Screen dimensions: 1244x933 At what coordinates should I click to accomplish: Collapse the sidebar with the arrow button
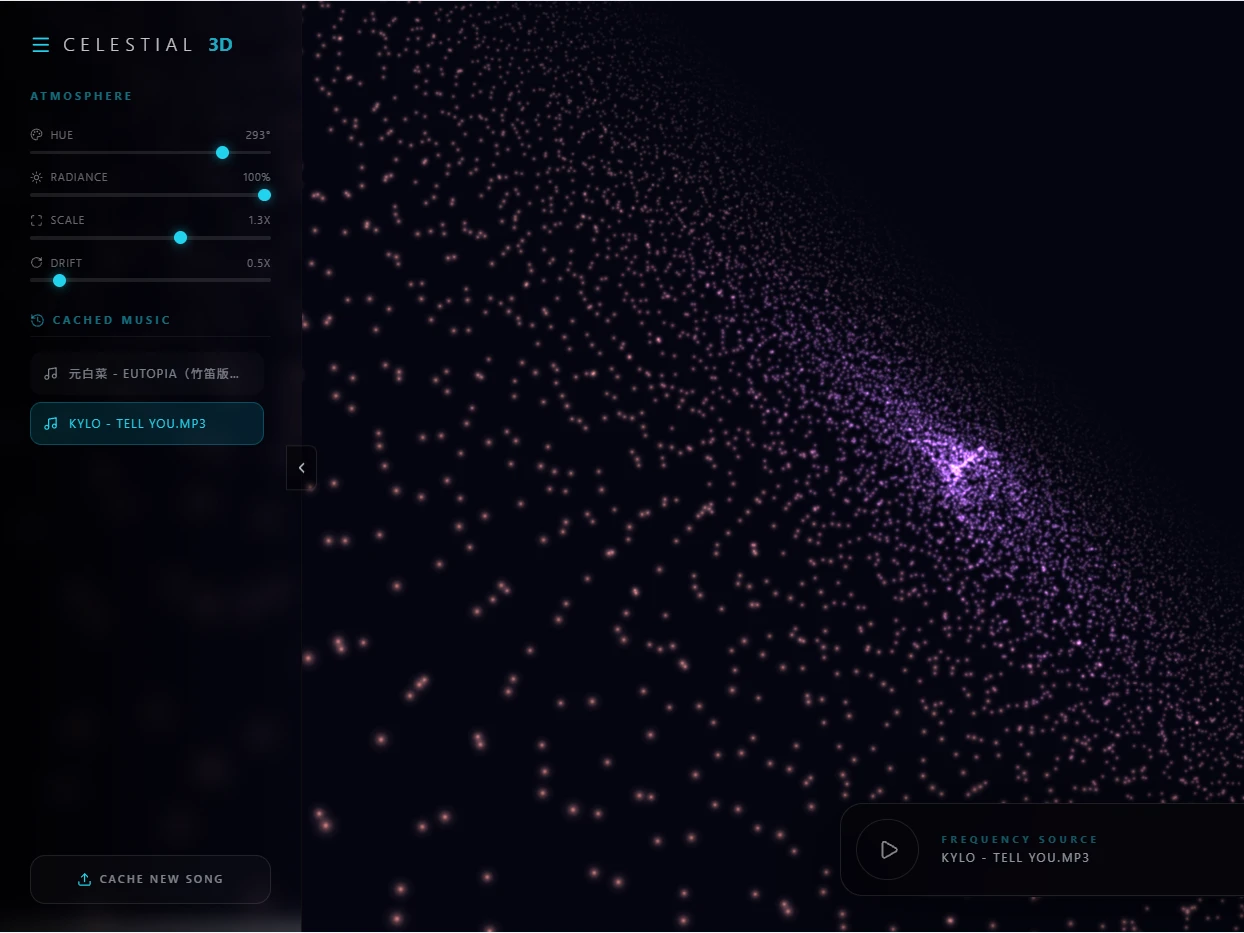301,468
